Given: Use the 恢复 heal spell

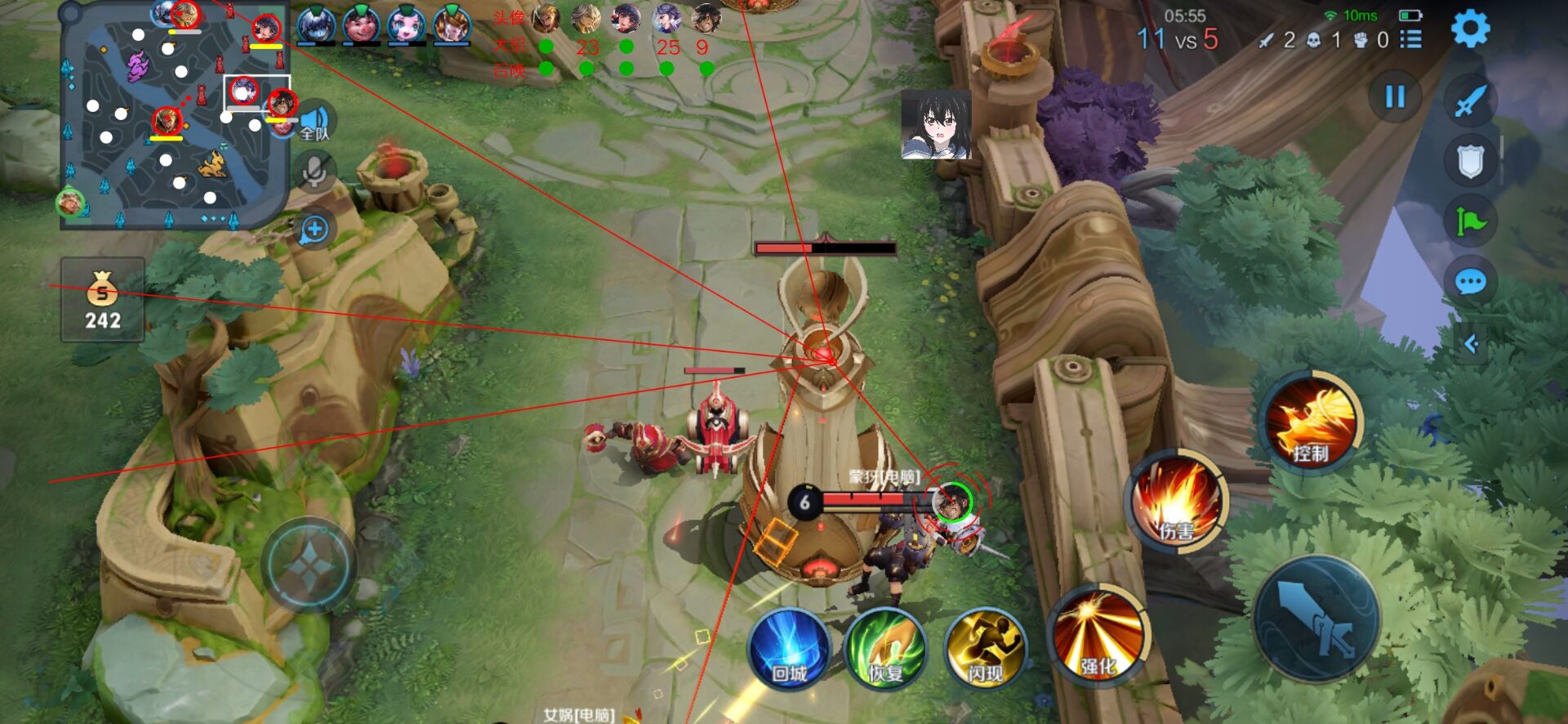Looking at the screenshot, I should pyautogui.click(x=885, y=650).
